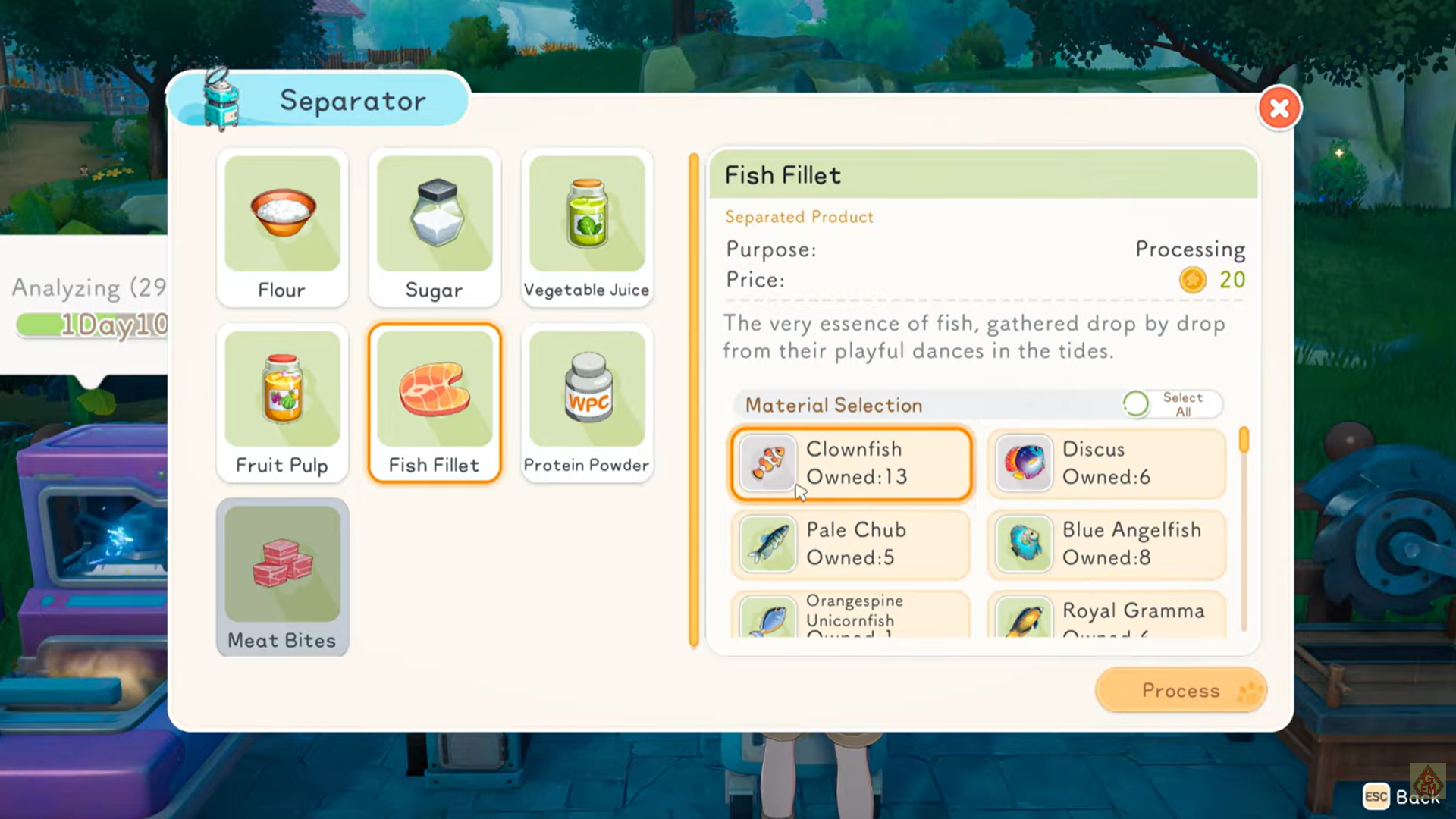Choose the Protein Powder recipe
Screen dimensions: 1456x819
pos(587,403)
